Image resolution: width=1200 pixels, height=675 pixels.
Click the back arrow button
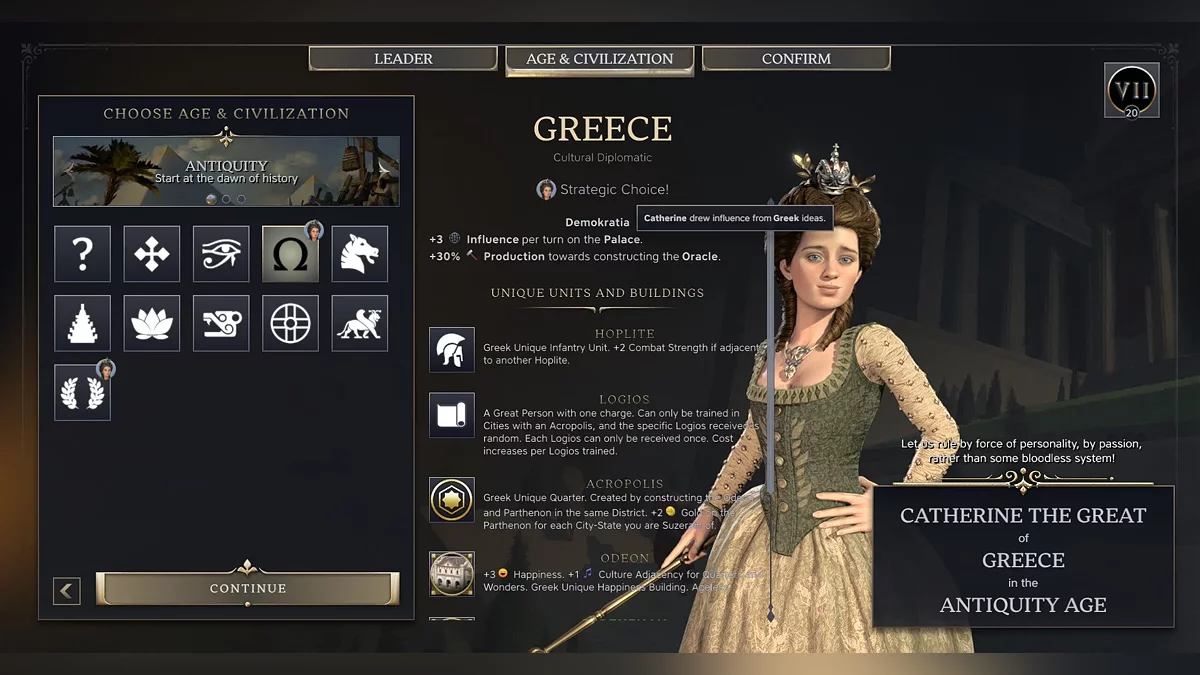67,590
